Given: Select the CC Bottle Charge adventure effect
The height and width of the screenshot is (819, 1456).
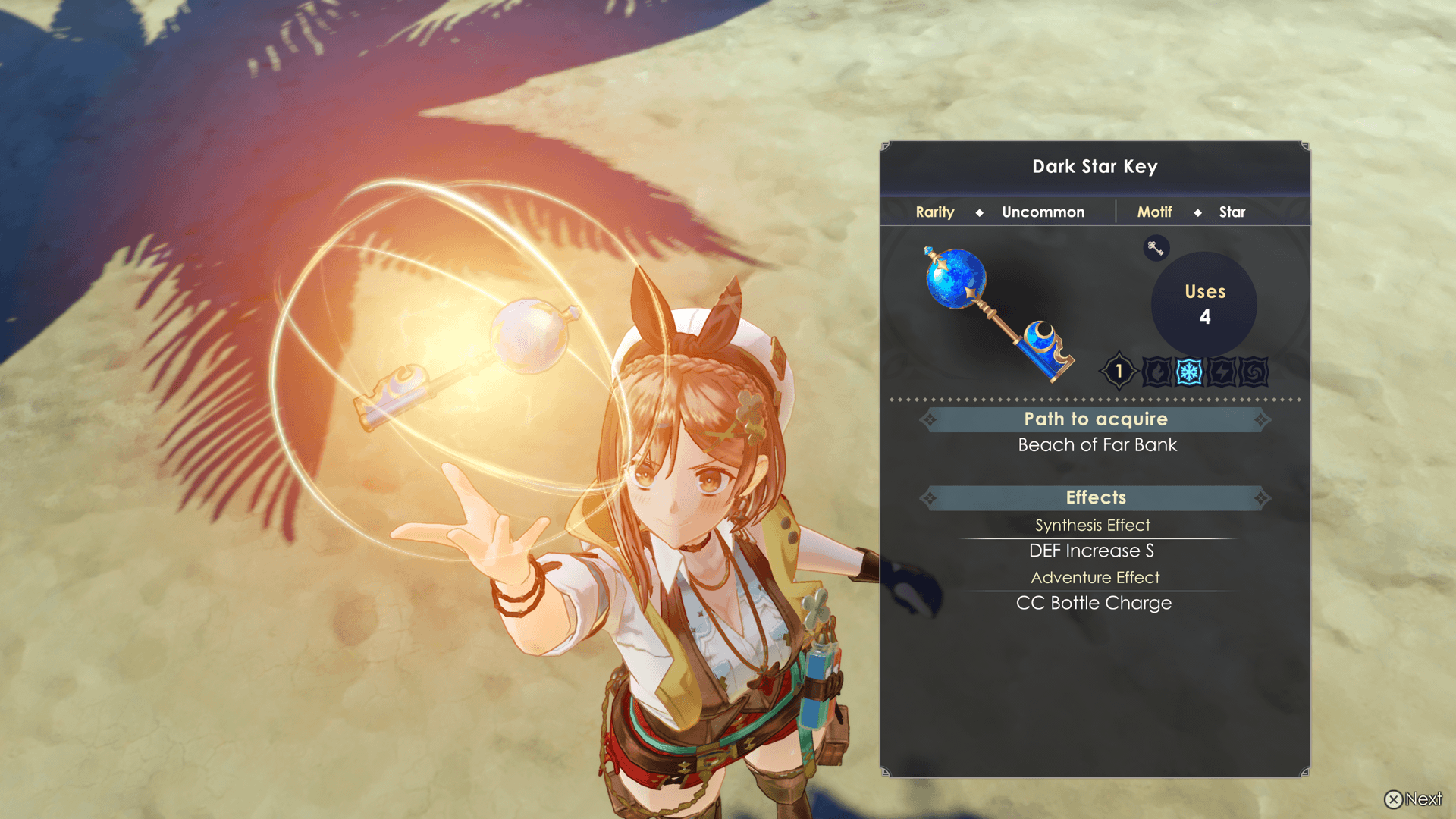Looking at the screenshot, I should coord(1094,603).
